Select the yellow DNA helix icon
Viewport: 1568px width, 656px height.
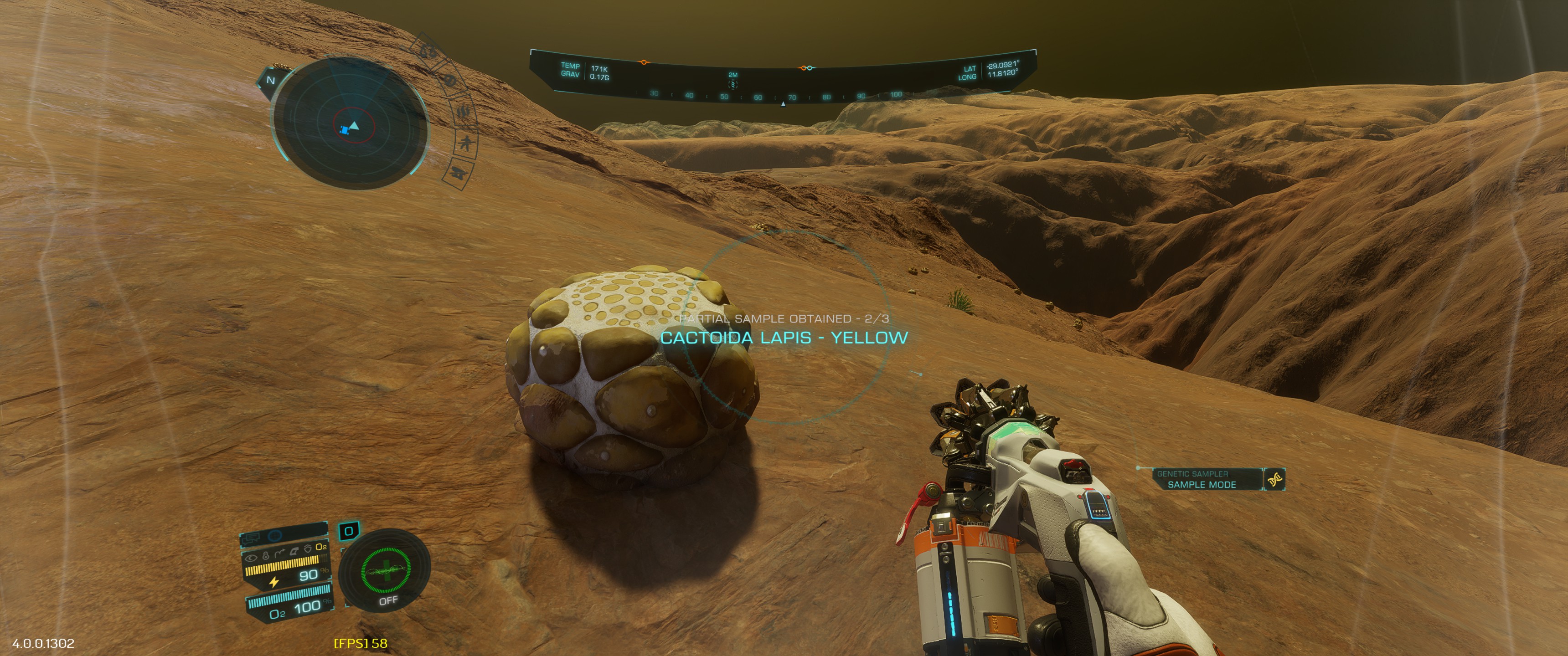[x=1274, y=480]
